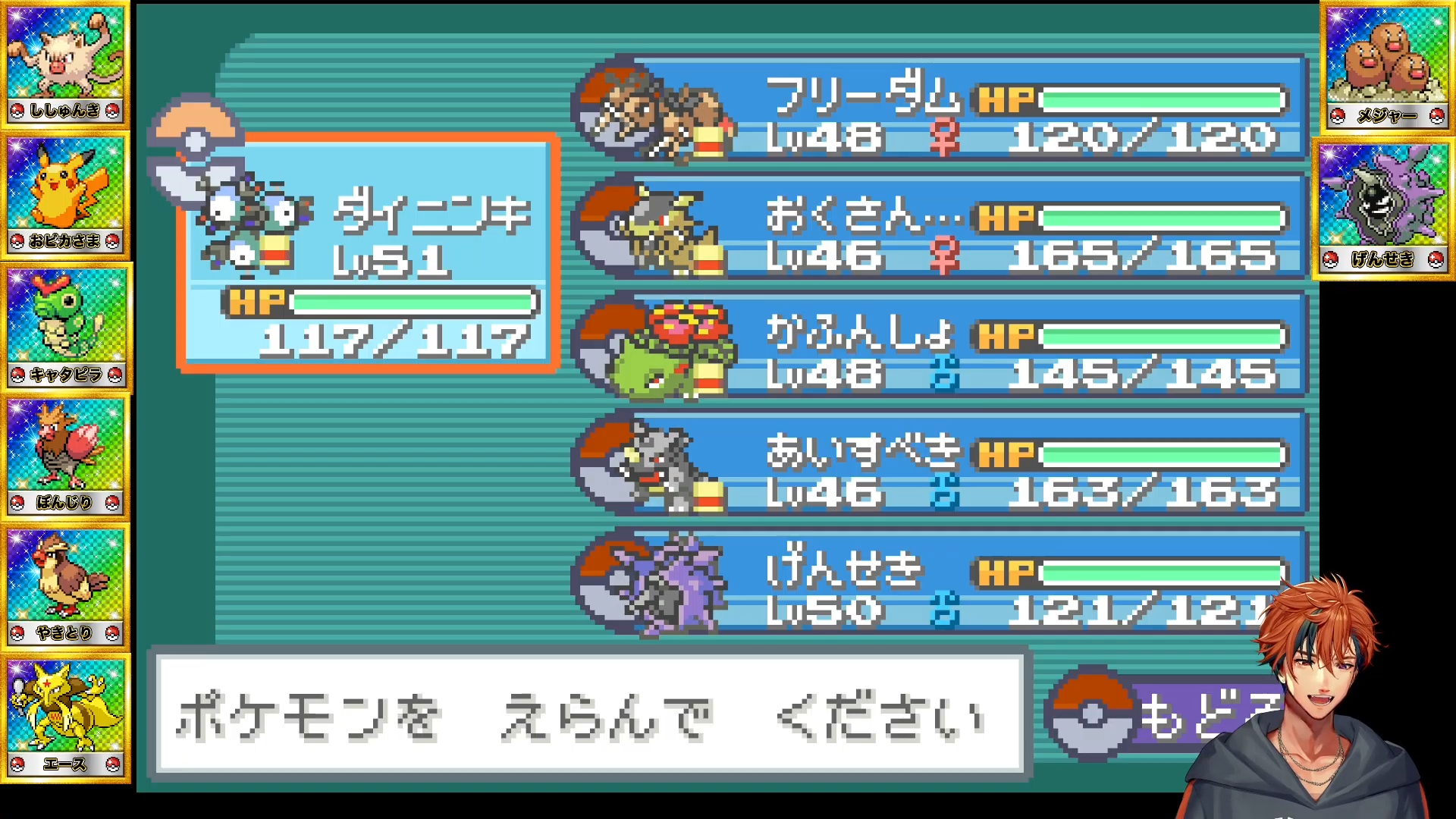Choose the あいすべき party slot

(940, 463)
